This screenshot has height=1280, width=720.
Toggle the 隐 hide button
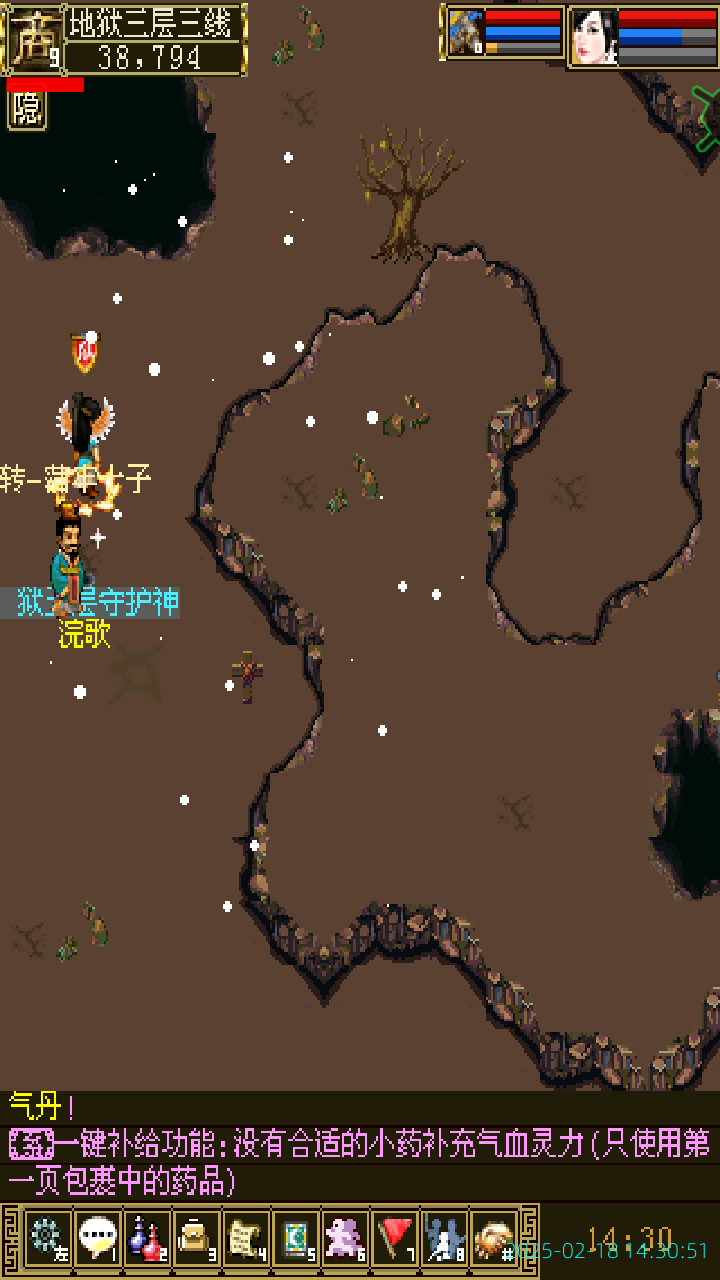click(x=27, y=110)
